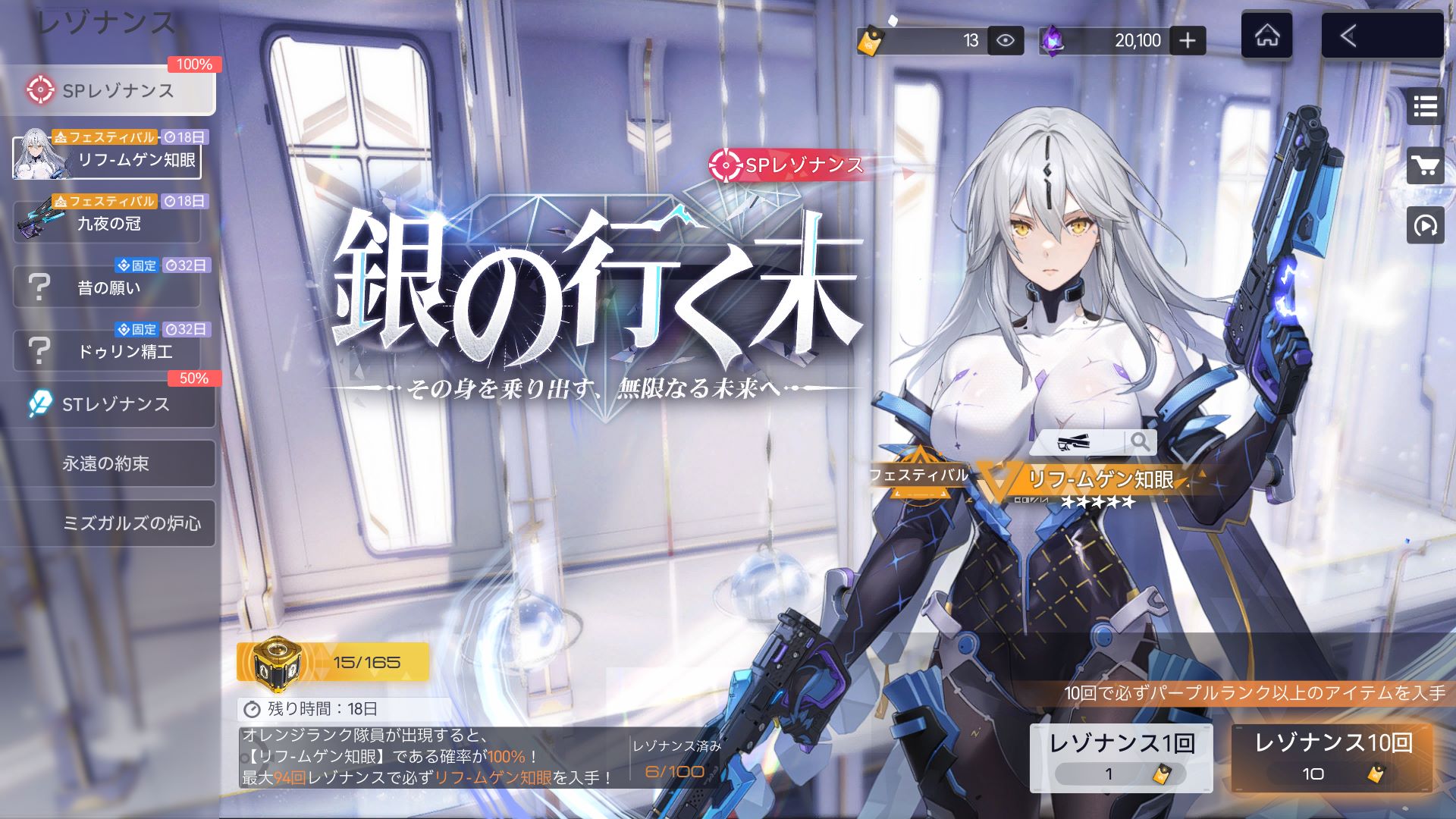Image resolution: width=1456 pixels, height=819 pixels.
Task: Play the banner preview video
Action: (1425, 225)
